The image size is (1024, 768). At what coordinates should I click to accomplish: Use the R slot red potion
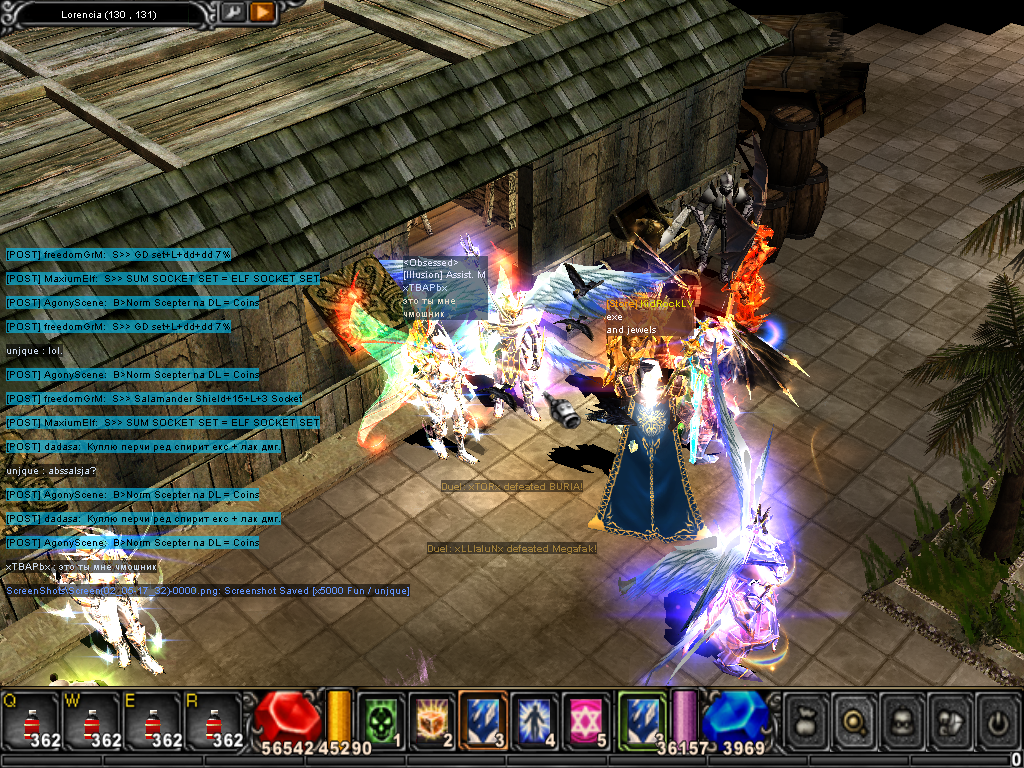coord(212,720)
